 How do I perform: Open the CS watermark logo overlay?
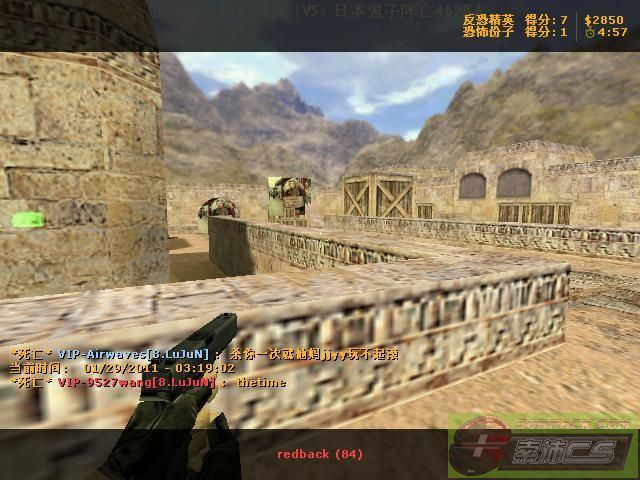pos(541,449)
